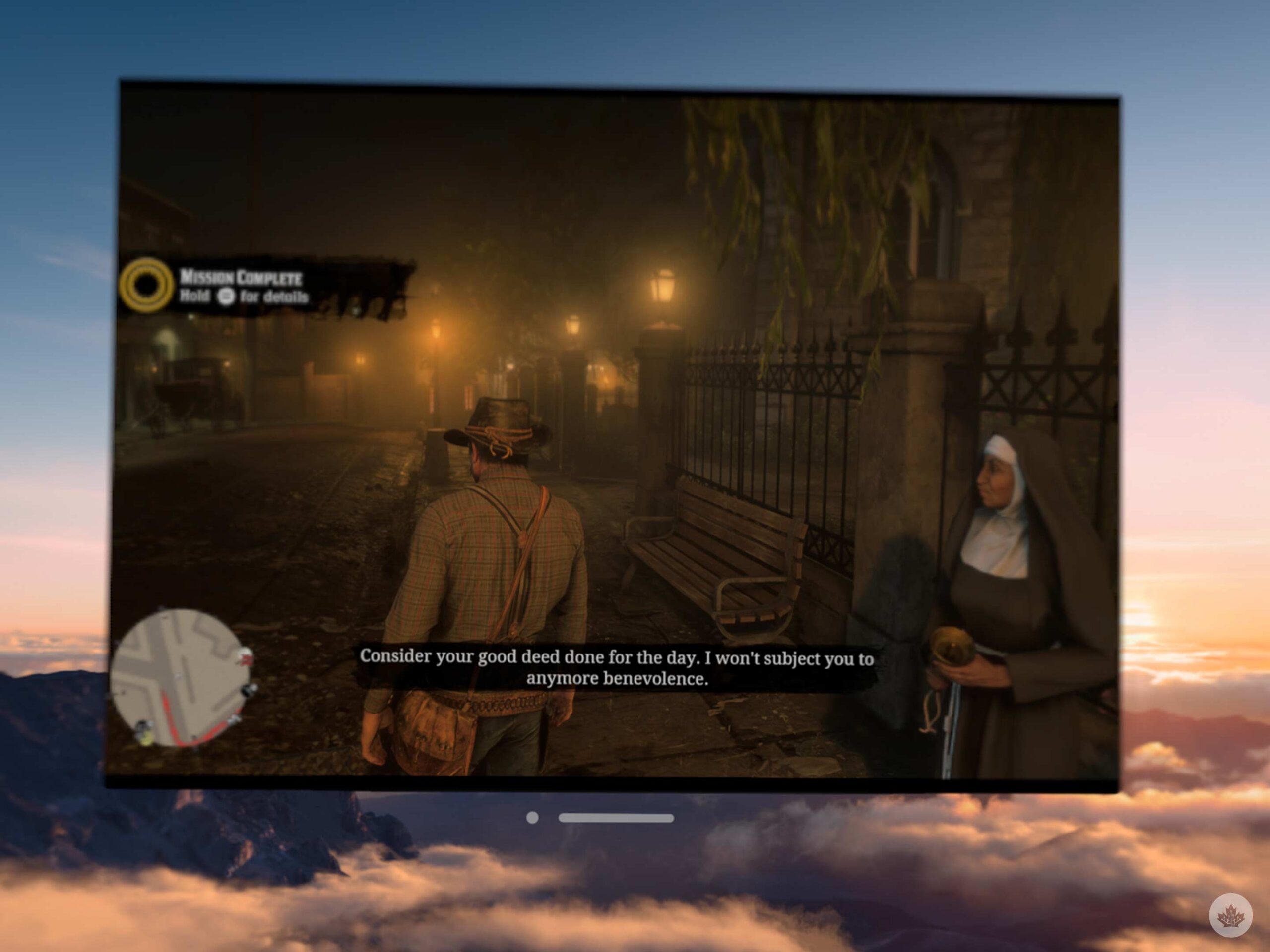Click the controller button glyph in the prompt

click(x=226, y=297)
